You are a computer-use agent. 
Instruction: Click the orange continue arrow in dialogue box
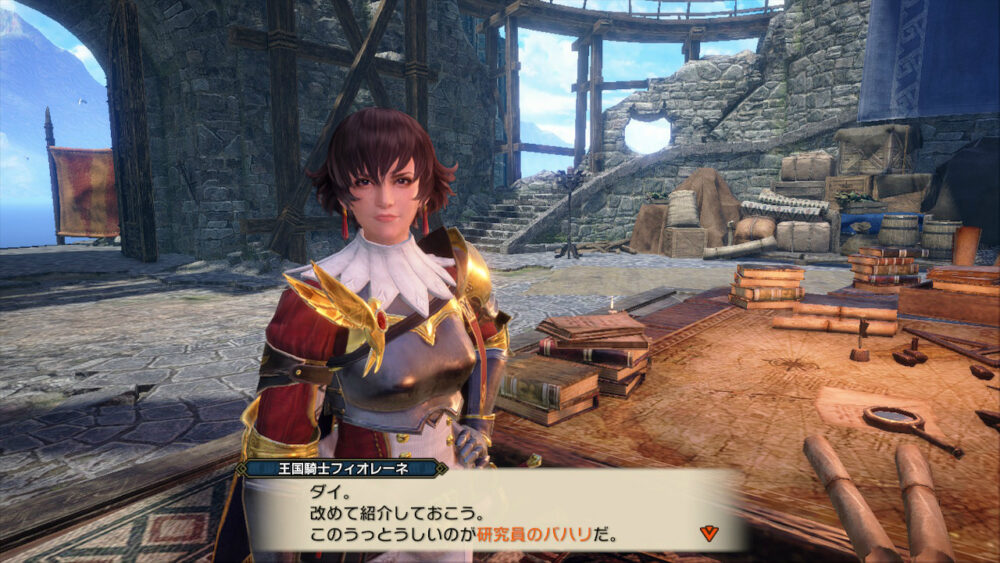point(709,533)
